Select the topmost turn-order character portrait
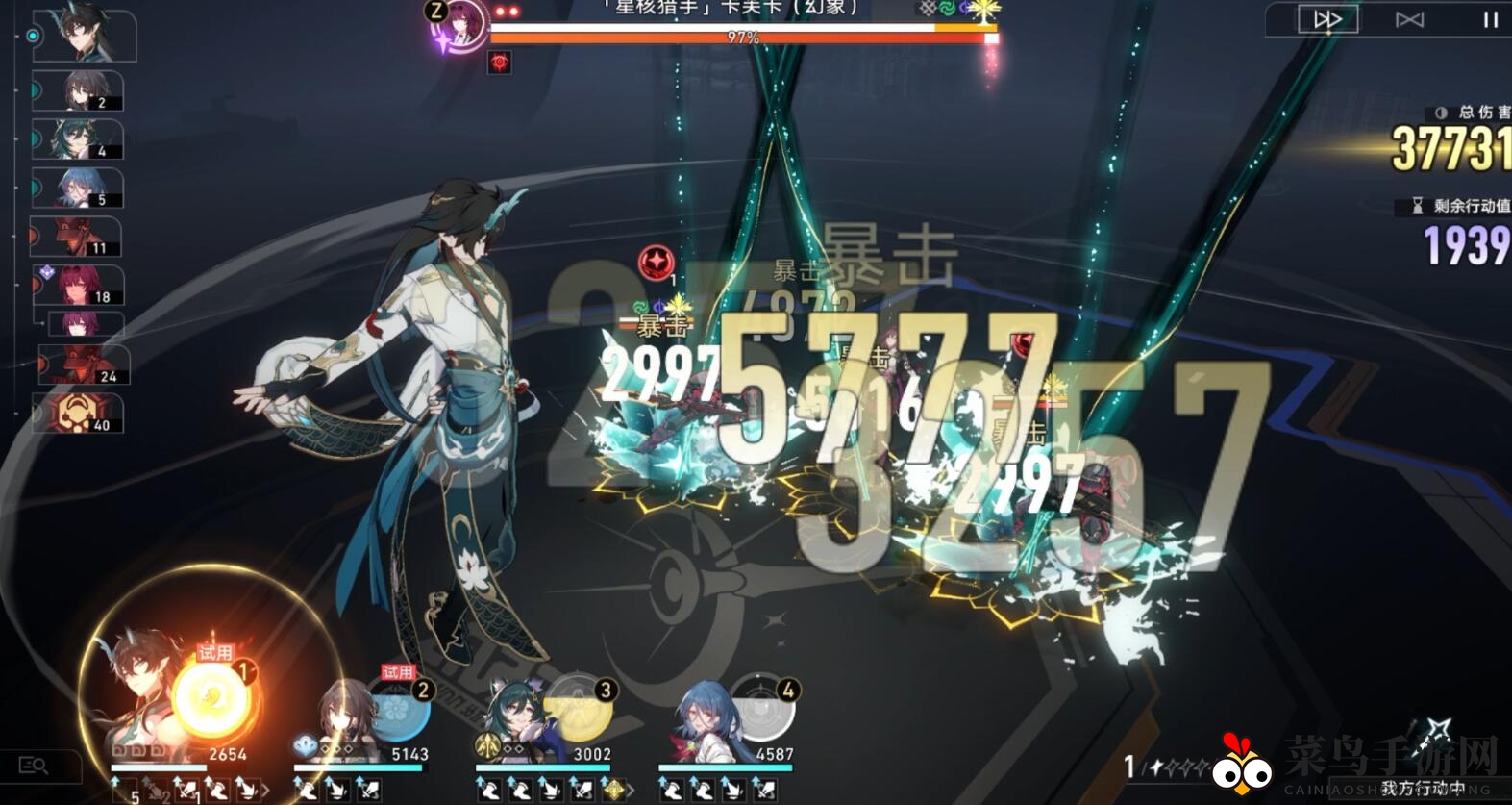Image resolution: width=1512 pixels, height=805 pixels. tap(82, 34)
